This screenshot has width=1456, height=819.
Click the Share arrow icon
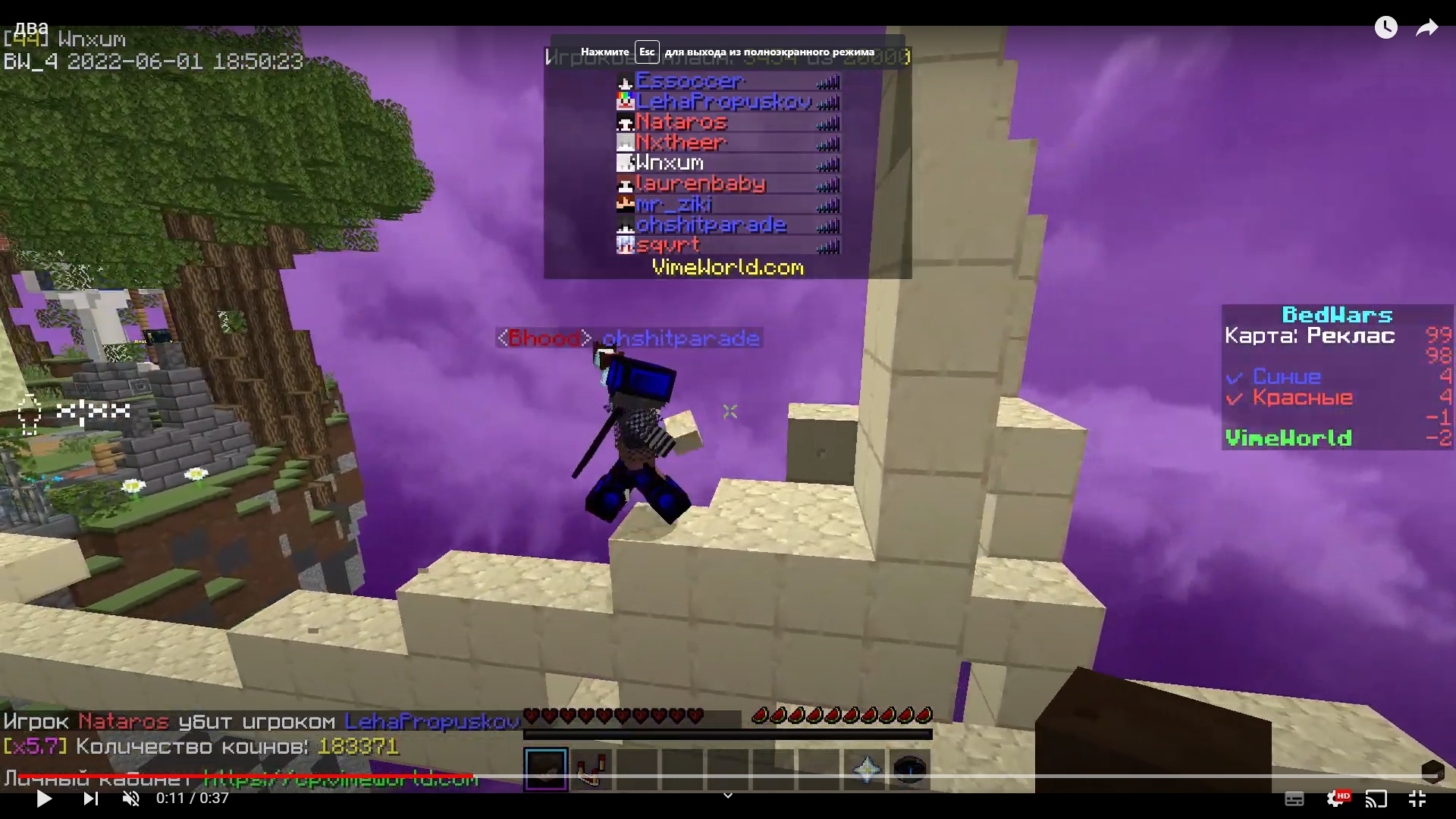pyautogui.click(x=1426, y=27)
